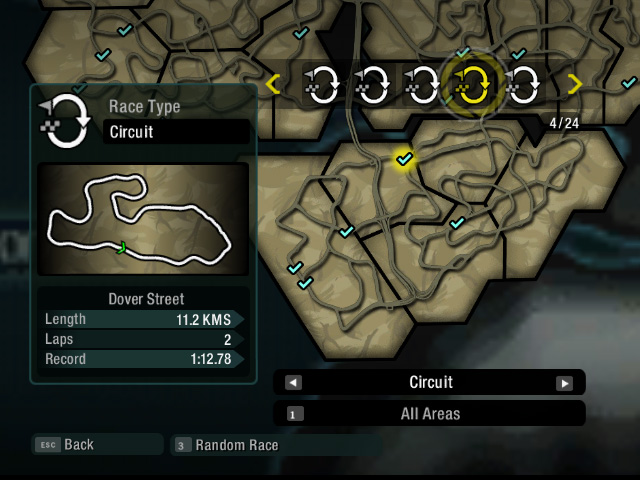Viewport: 640px width, 480px height.
Task: Select next race type with right arrow
Action: pos(565,383)
